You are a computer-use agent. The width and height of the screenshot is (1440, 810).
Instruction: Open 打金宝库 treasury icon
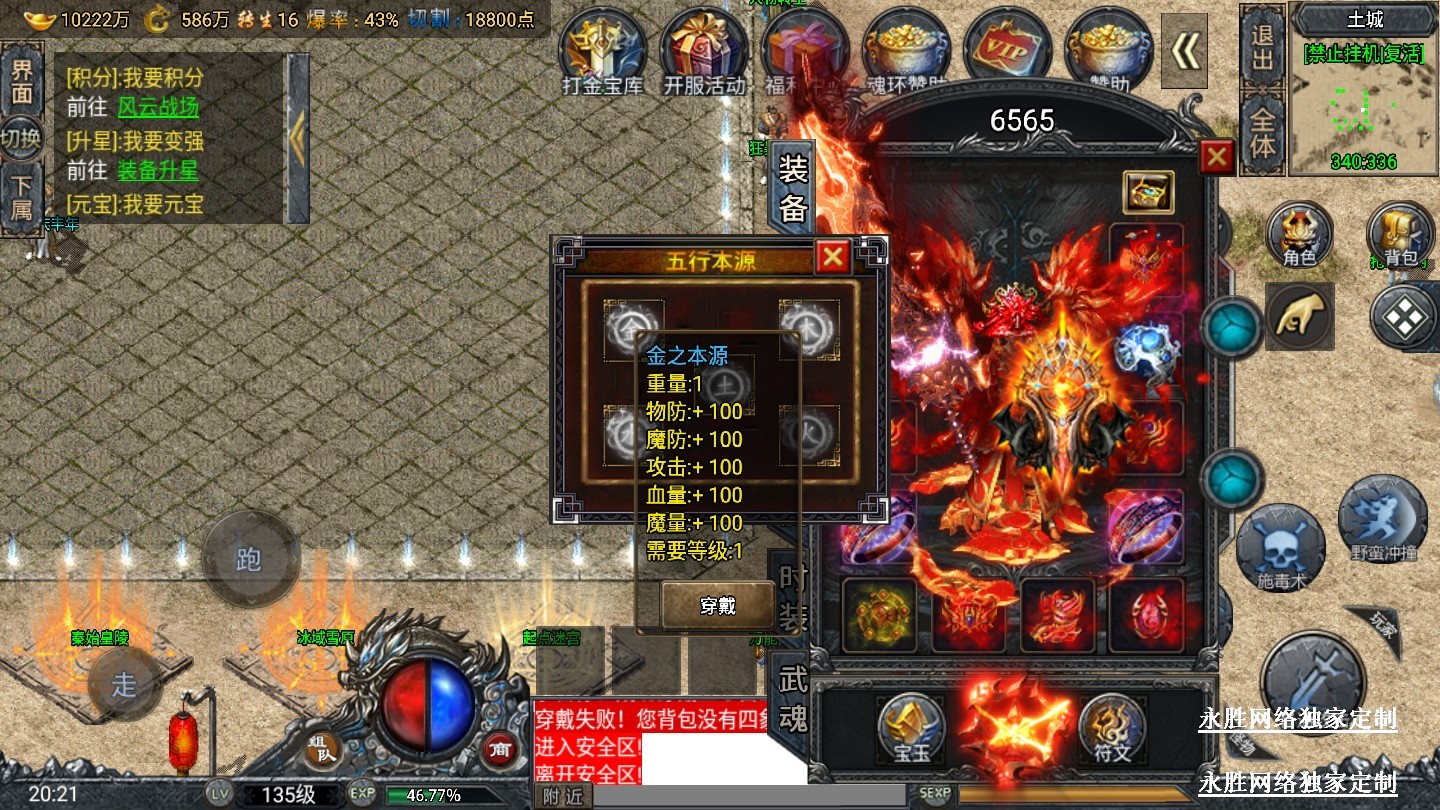coord(602,51)
